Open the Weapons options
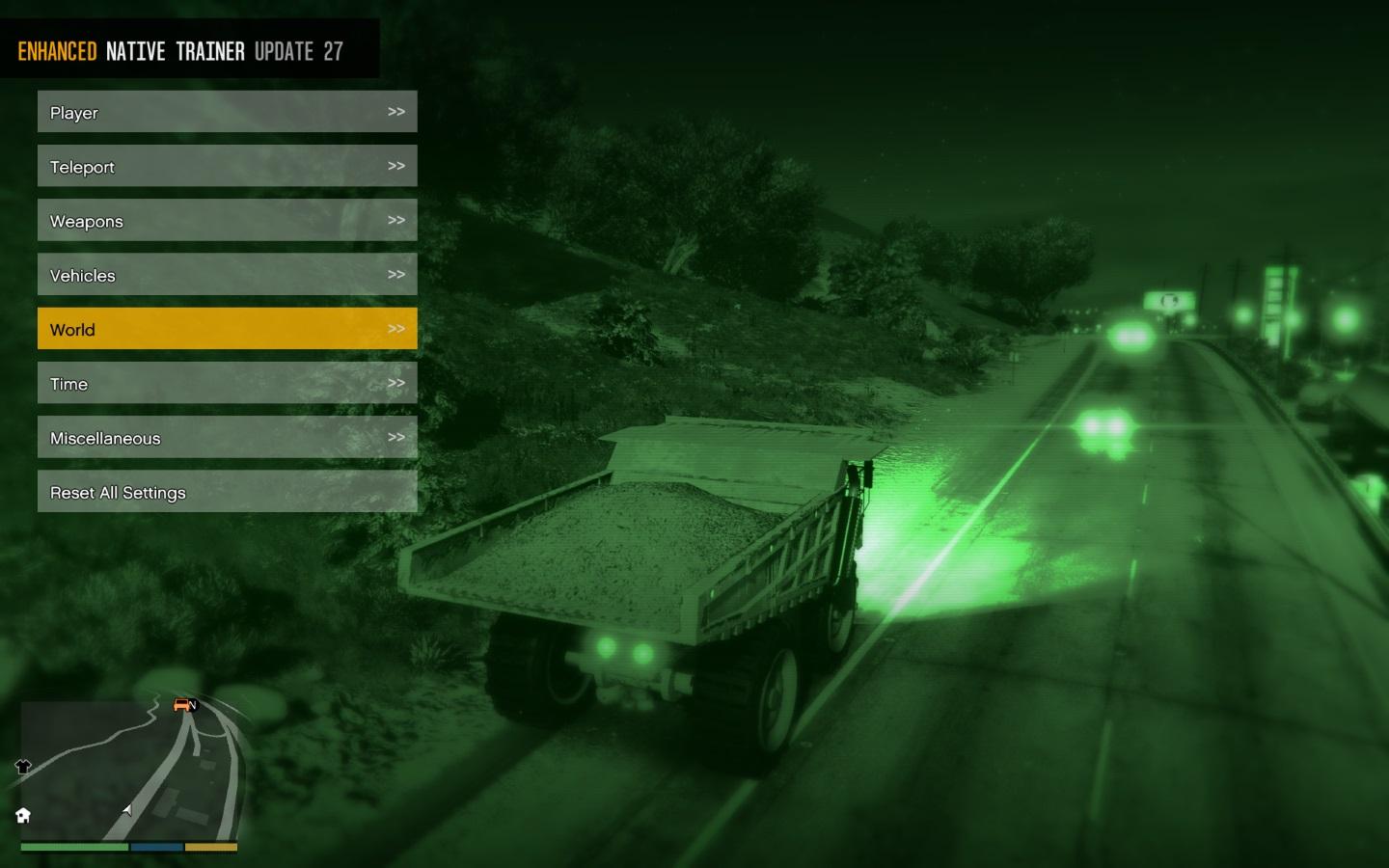1389x868 pixels. coord(227,221)
